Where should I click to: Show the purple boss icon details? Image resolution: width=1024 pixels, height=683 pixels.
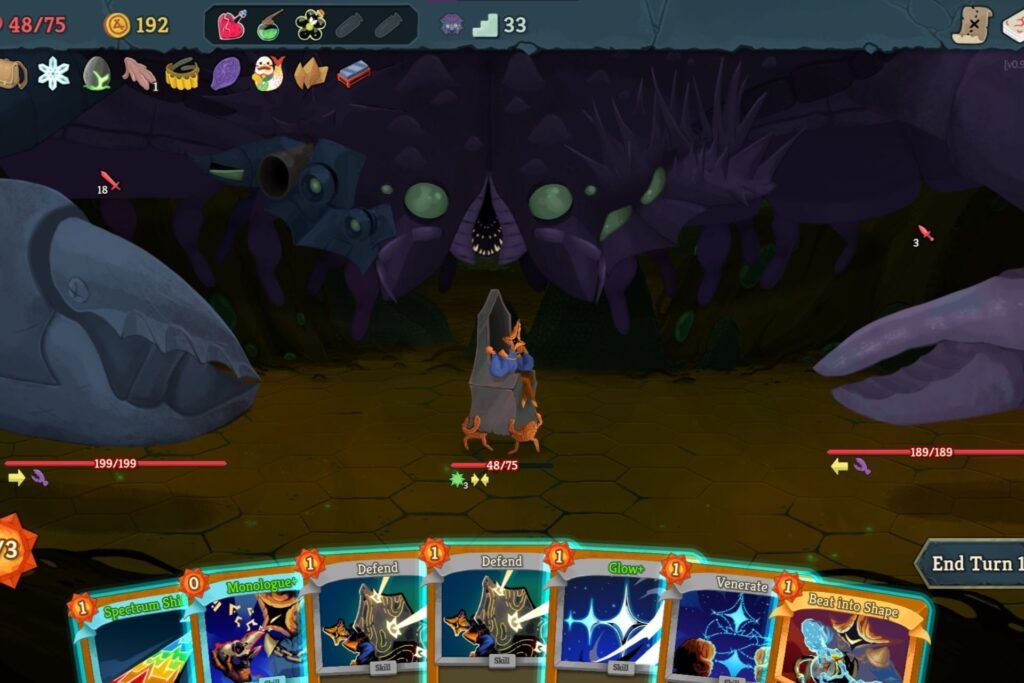[451, 25]
